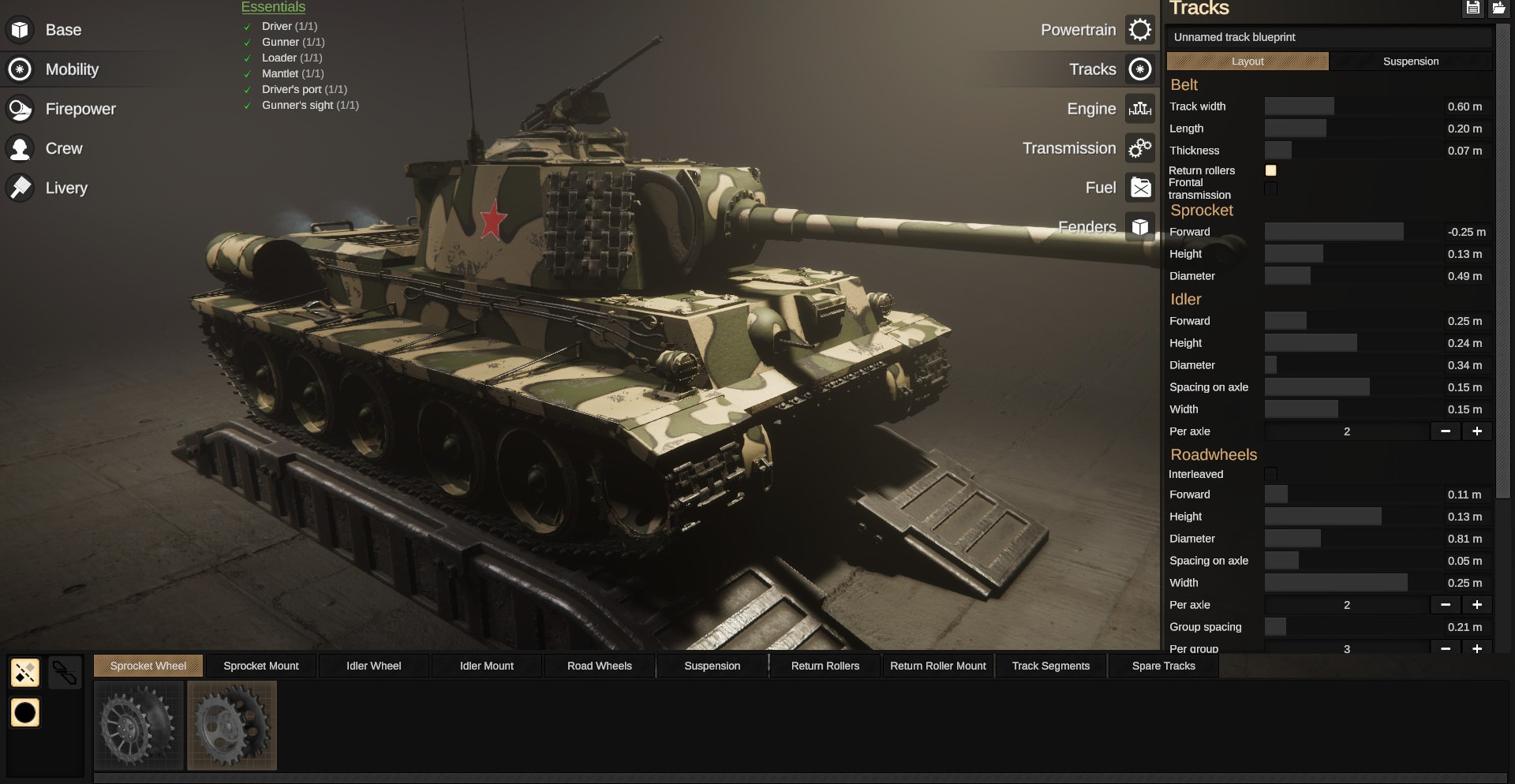The height and width of the screenshot is (784, 1515).
Task: Tick the Interleaved roadwheels checkbox
Action: tap(1270, 474)
